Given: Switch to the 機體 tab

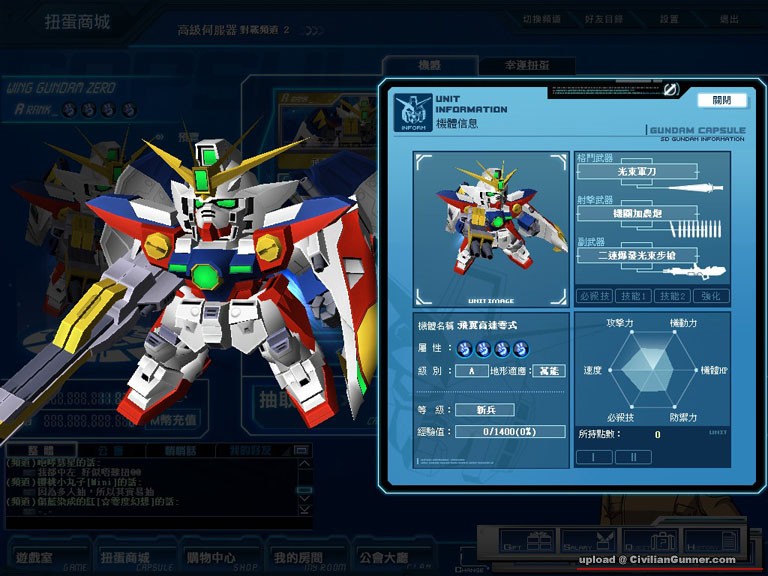Looking at the screenshot, I should (x=429, y=65).
